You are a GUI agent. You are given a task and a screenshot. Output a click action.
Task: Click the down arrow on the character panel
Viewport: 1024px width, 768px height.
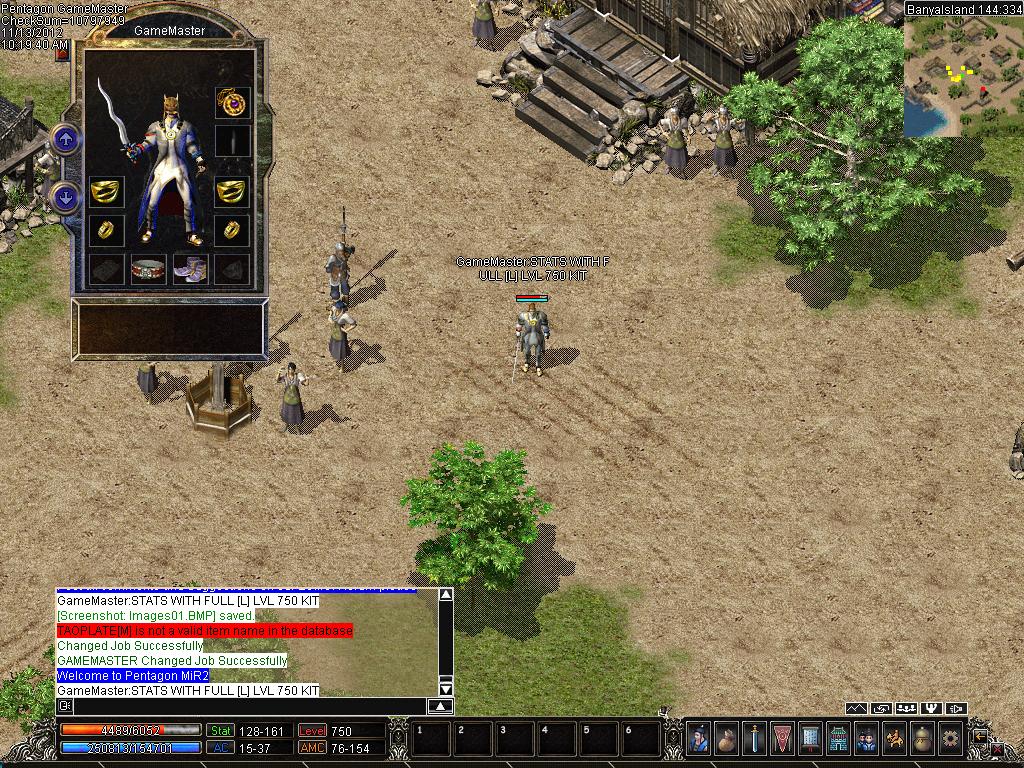[66, 197]
